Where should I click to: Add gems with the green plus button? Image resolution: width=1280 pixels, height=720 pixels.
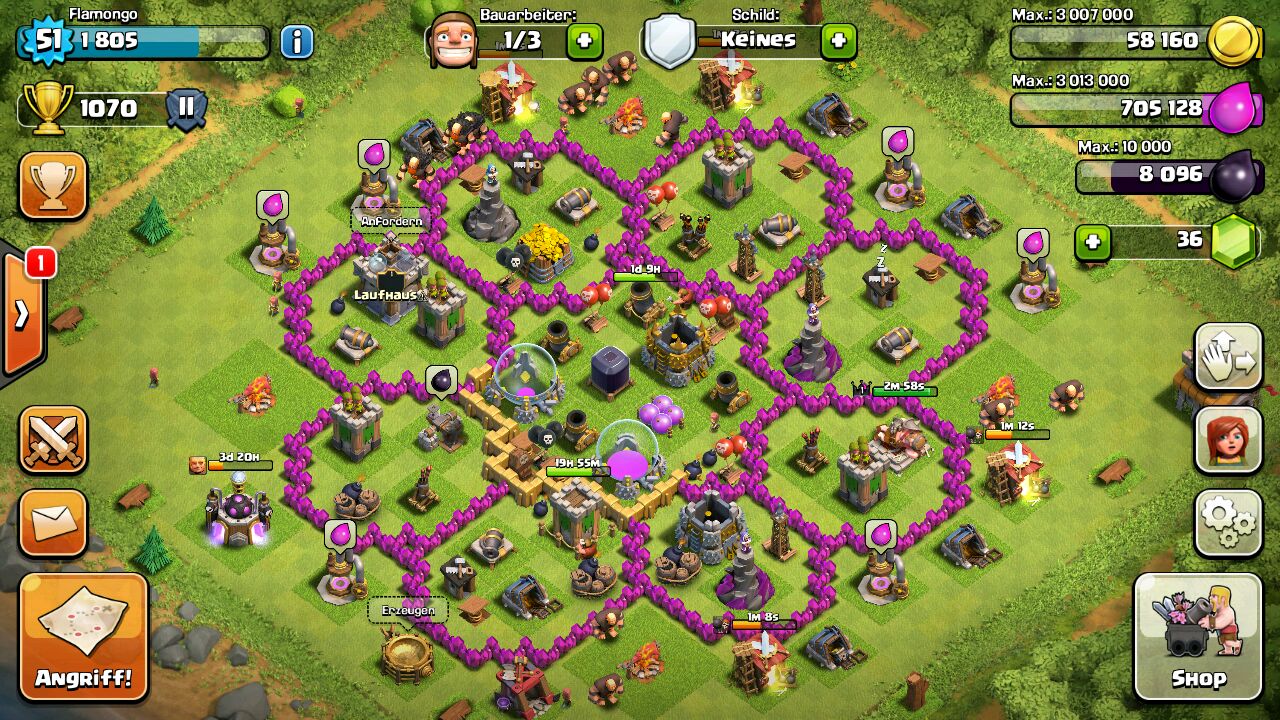point(1094,242)
